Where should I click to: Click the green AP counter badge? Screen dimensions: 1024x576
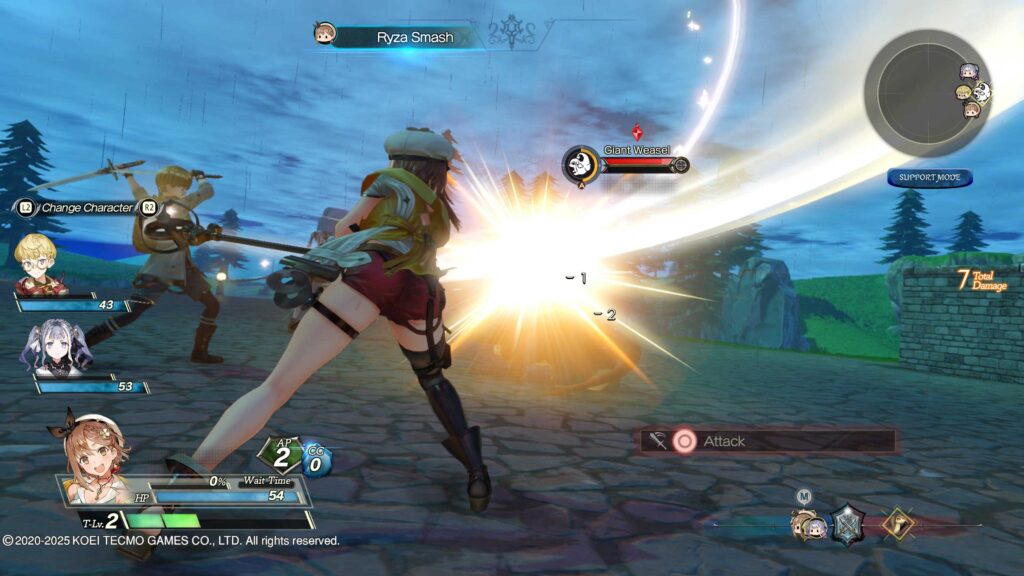(x=281, y=454)
